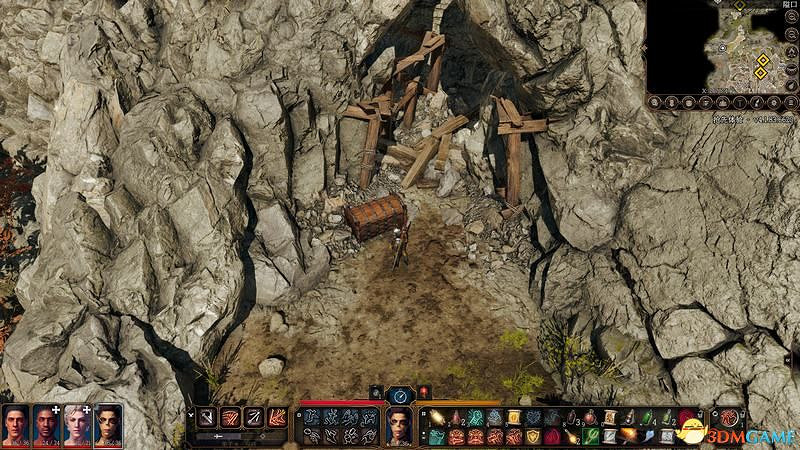
Task: Select the green leaf spell slot
Action: 591,436
